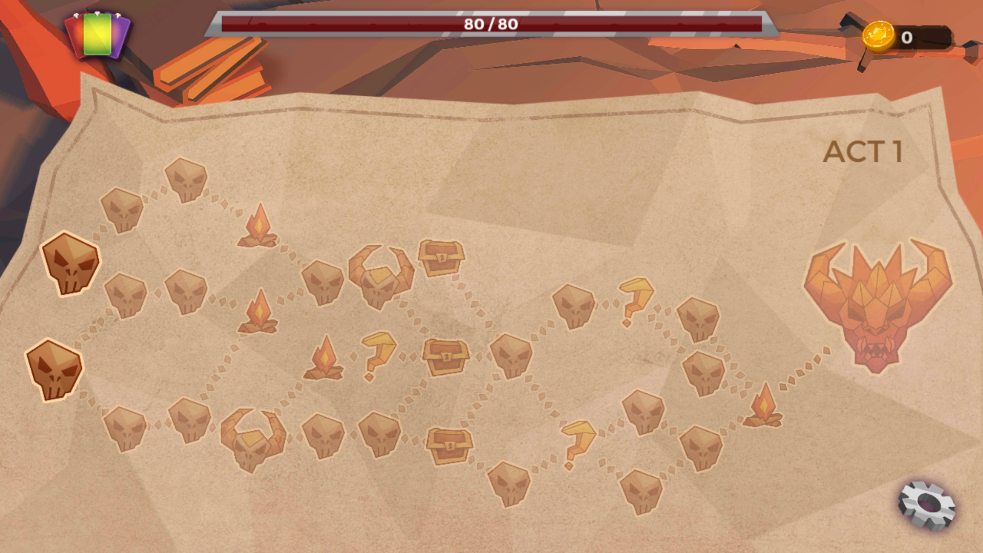Select the horned elite skull on the bottom path
The image size is (983, 553).
click(x=252, y=438)
